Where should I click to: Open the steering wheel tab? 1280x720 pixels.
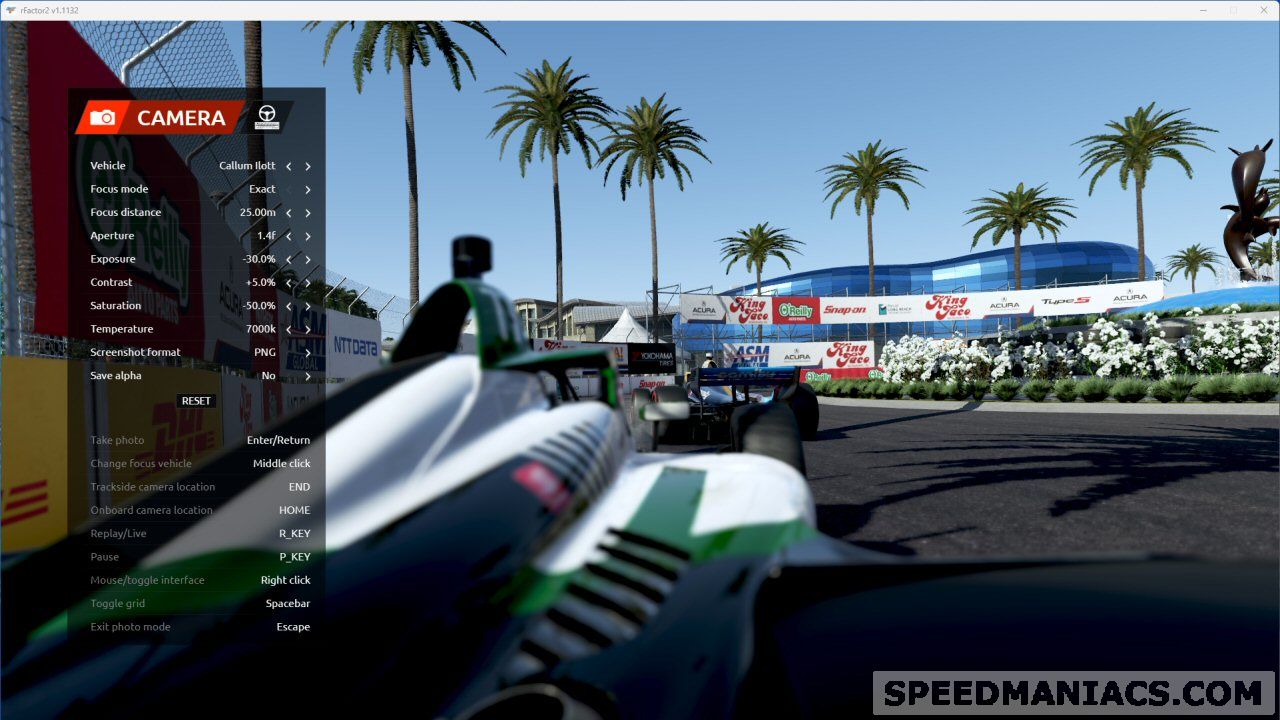[x=267, y=117]
